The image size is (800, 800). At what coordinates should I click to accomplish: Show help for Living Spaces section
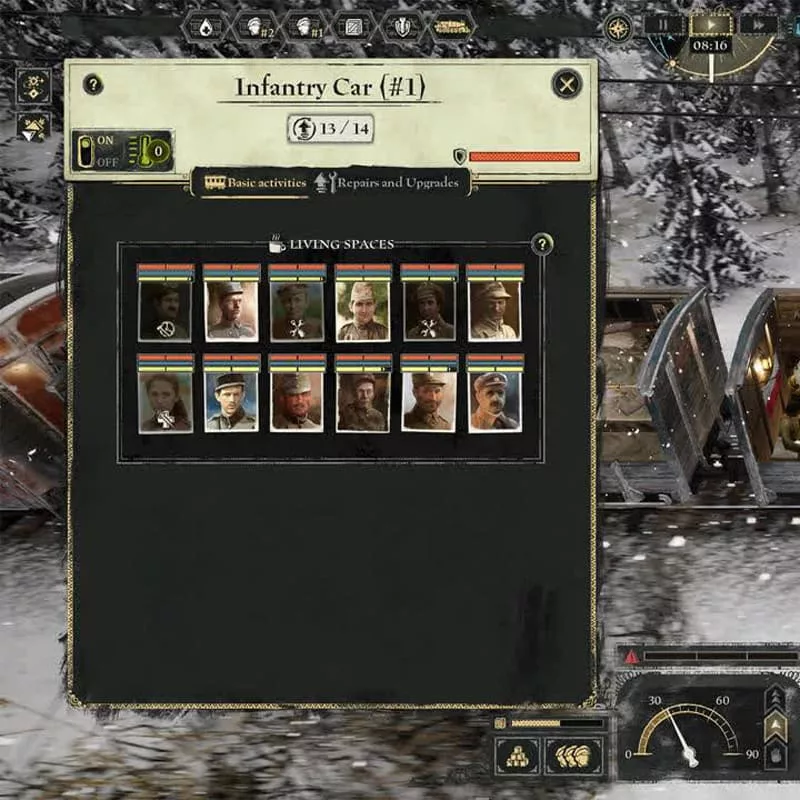coord(542,244)
